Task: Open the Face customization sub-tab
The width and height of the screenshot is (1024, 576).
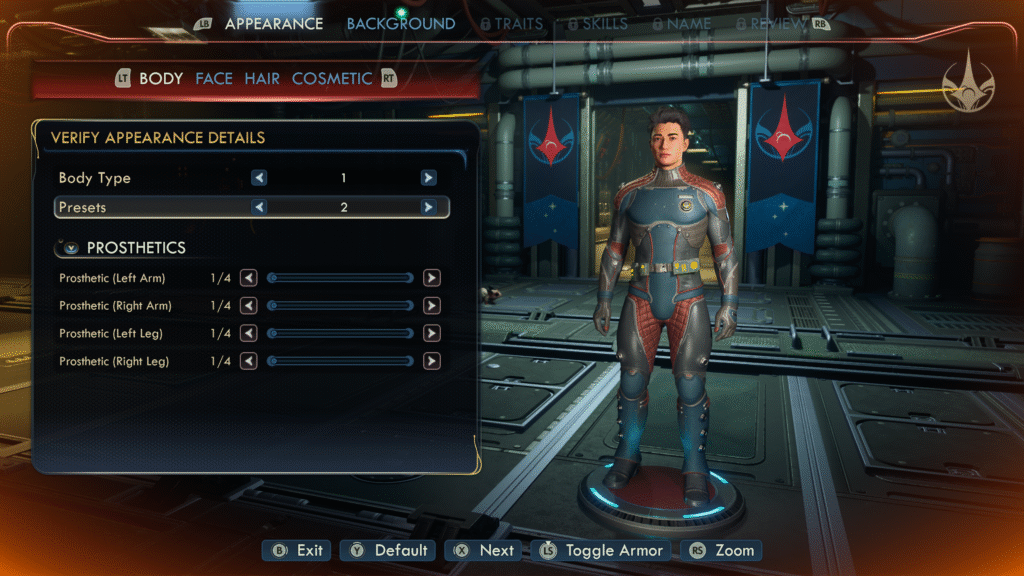Action: click(214, 78)
